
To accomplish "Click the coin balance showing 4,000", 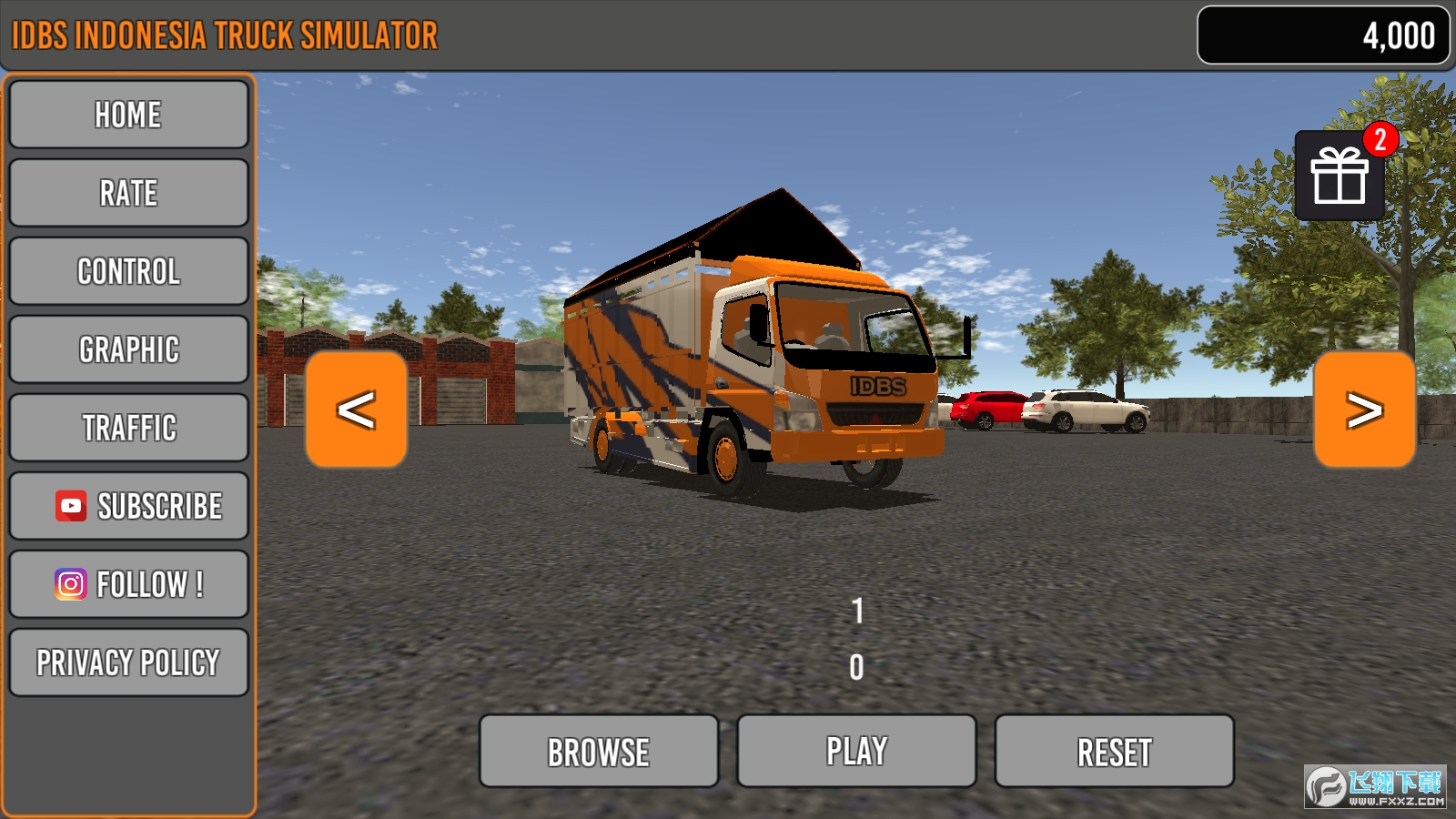I will tap(1322, 35).
